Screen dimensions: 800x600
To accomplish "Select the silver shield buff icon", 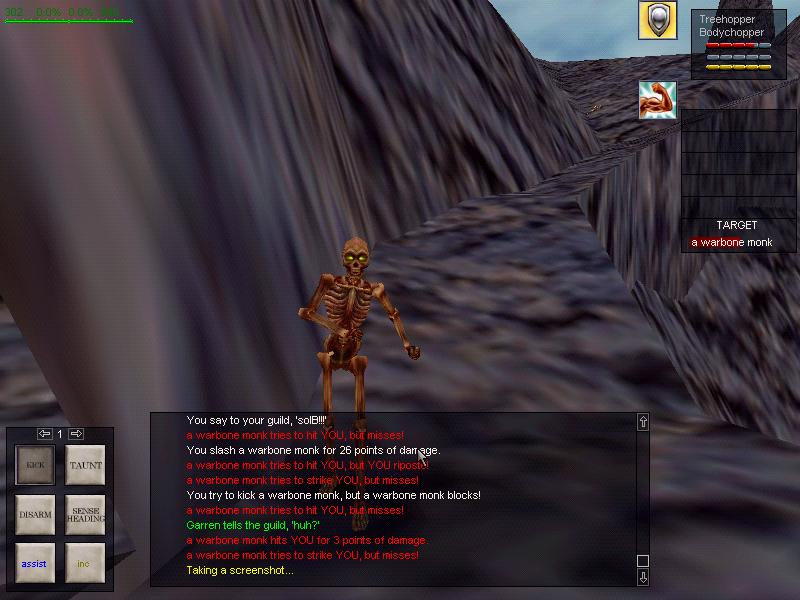I will coord(657,21).
